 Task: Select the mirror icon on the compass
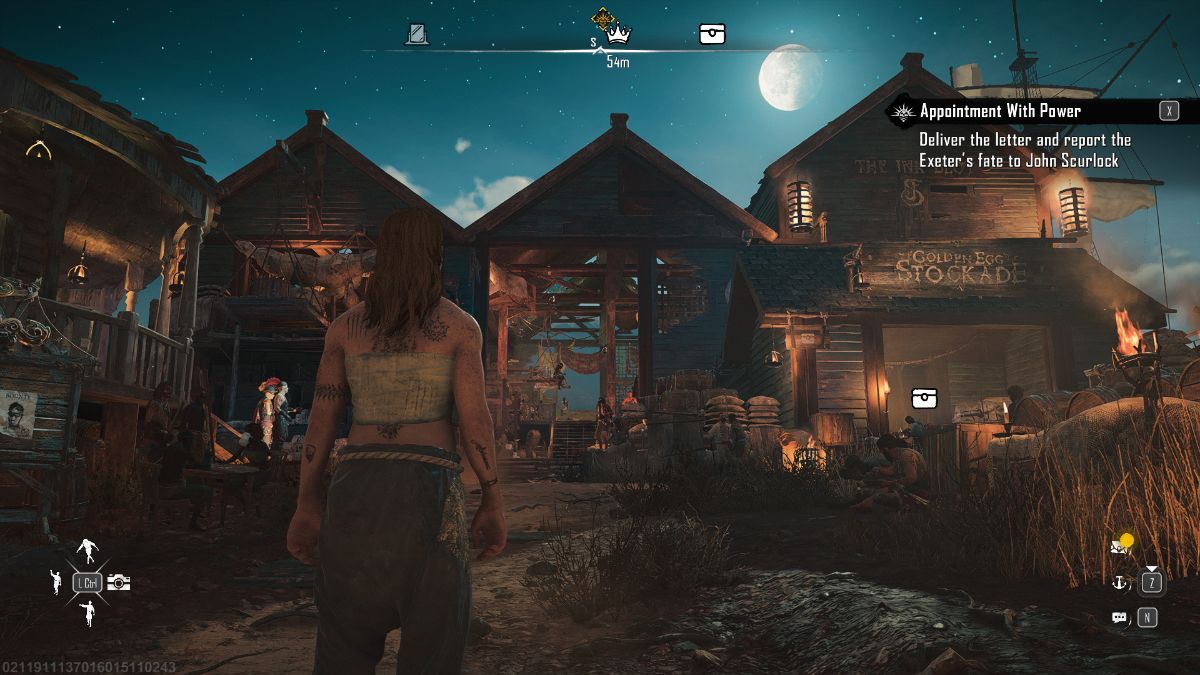[x=417, y=35]
